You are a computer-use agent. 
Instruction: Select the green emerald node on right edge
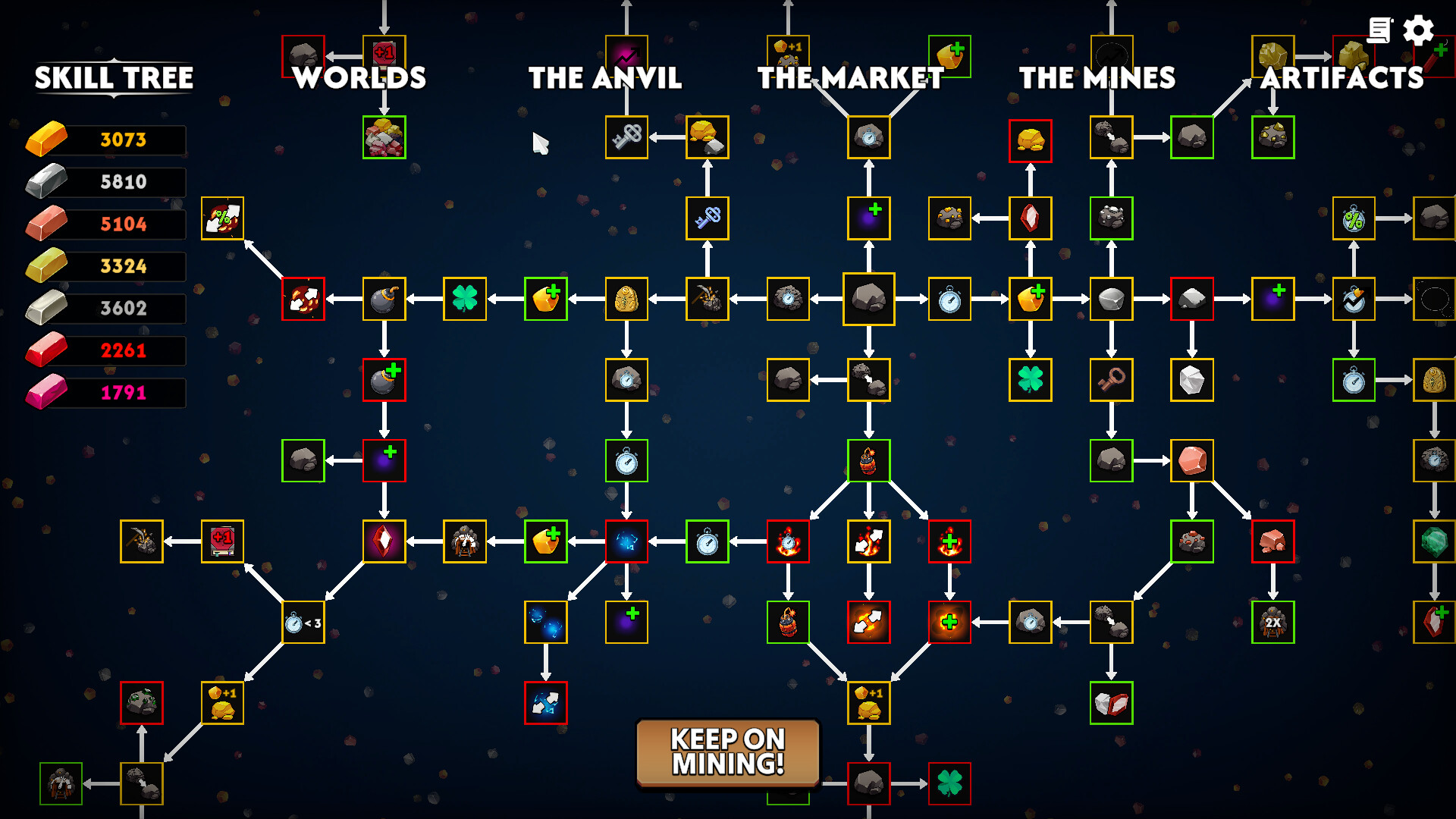1434,541
